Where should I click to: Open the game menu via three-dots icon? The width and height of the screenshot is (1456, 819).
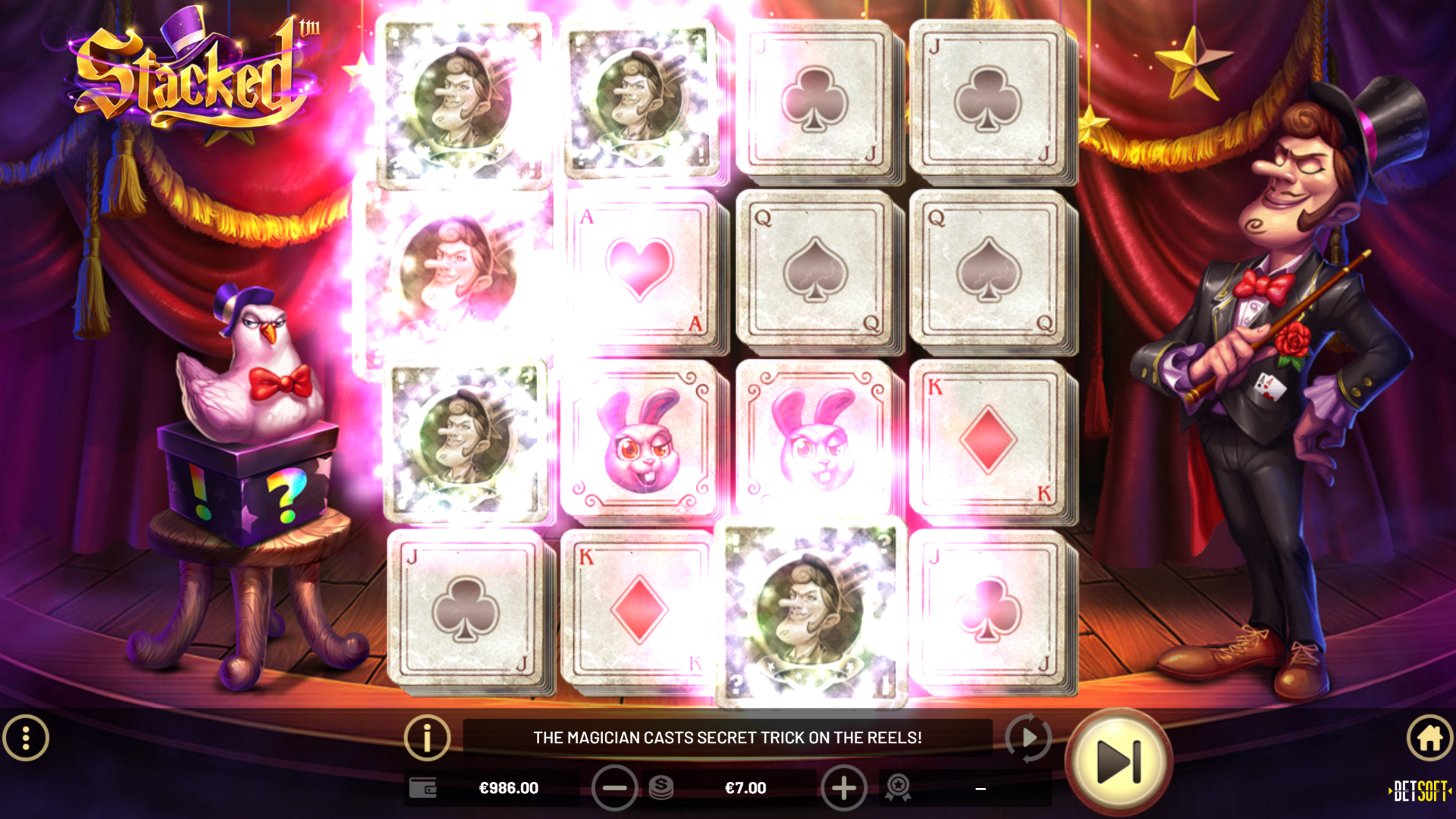(x=26, y=736)
